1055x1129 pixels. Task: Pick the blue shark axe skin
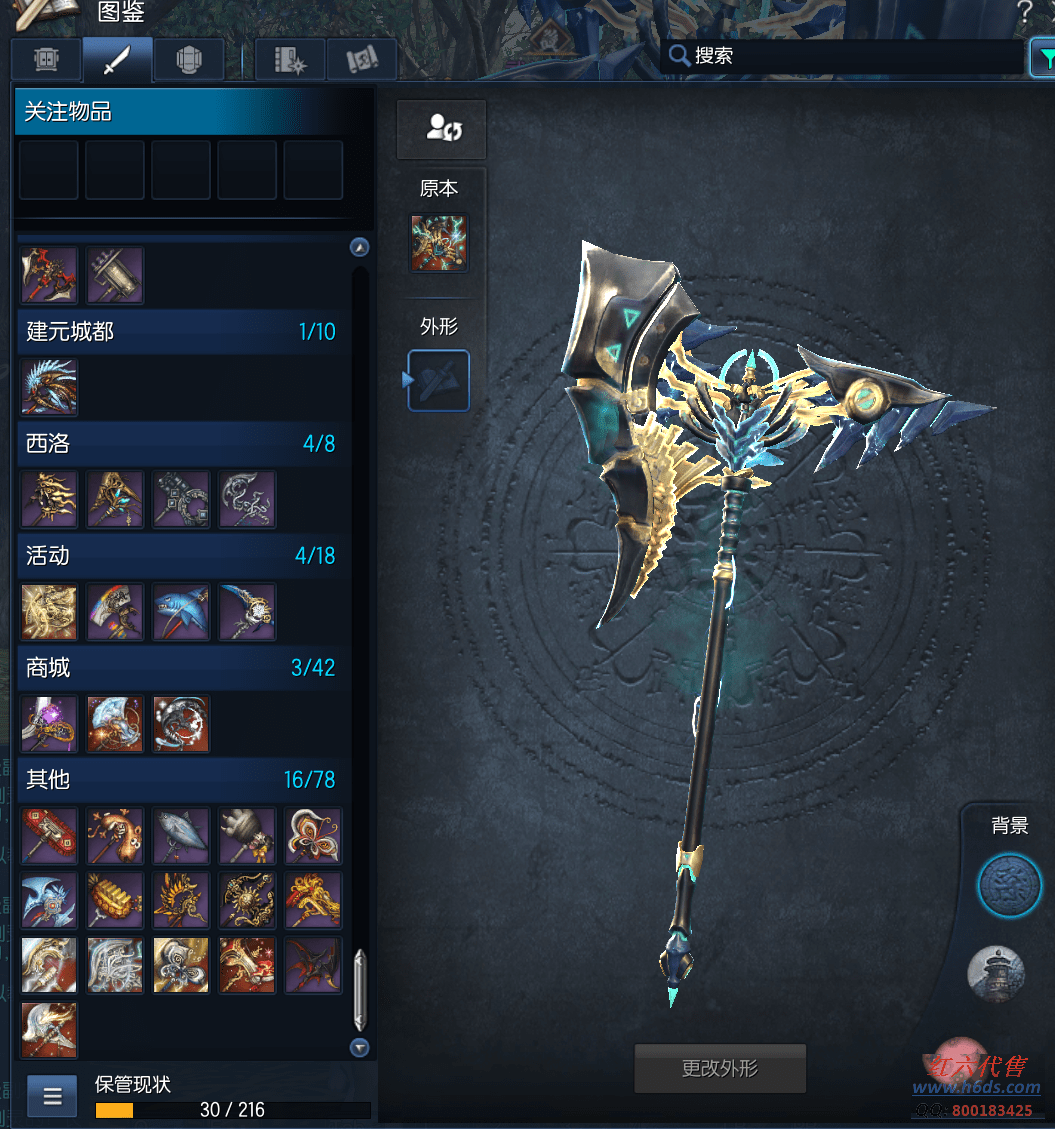pos(181,612)
